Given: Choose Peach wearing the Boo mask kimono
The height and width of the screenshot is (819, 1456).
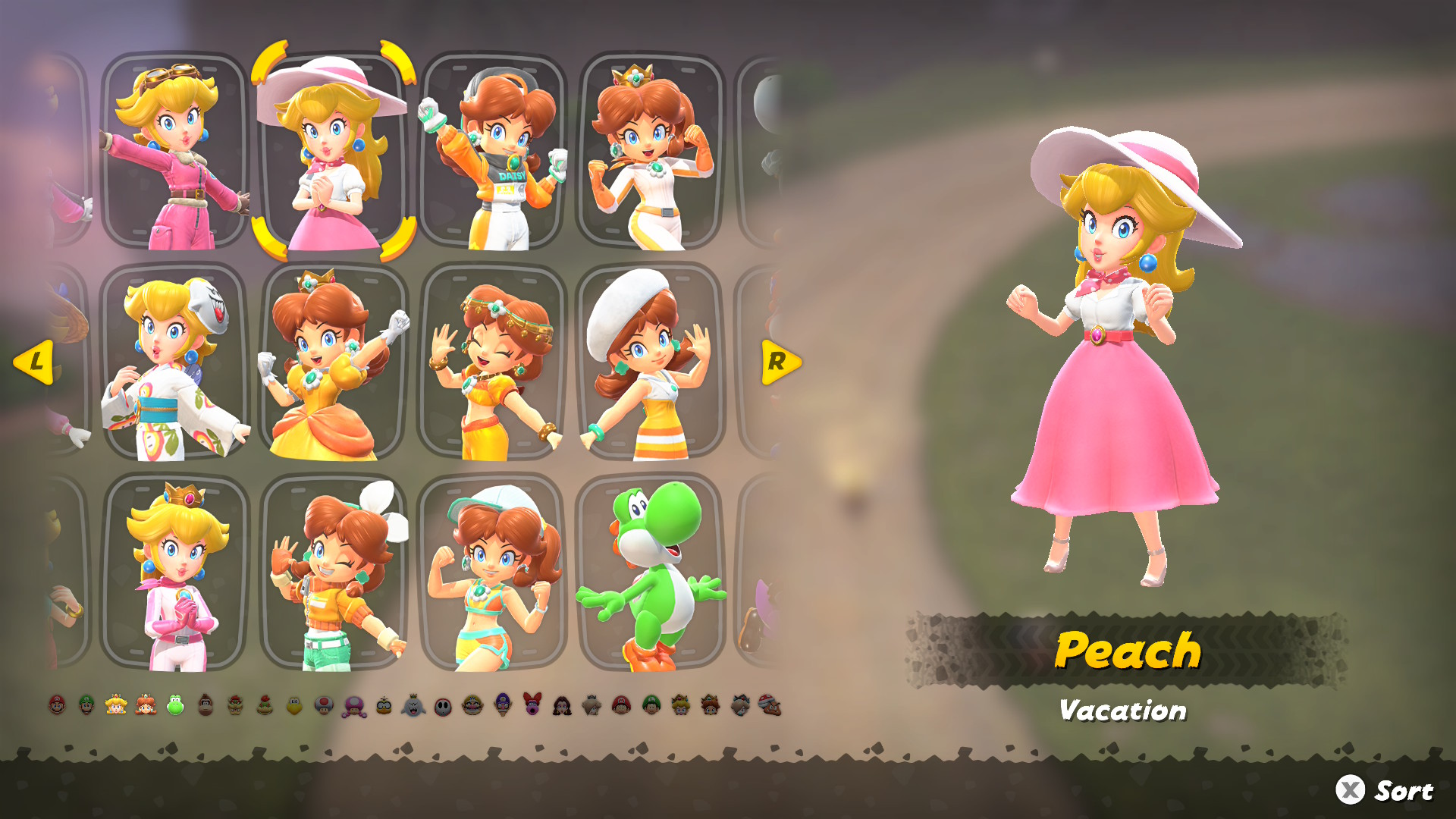Looking at the screenshot, I should click(174, 362).
